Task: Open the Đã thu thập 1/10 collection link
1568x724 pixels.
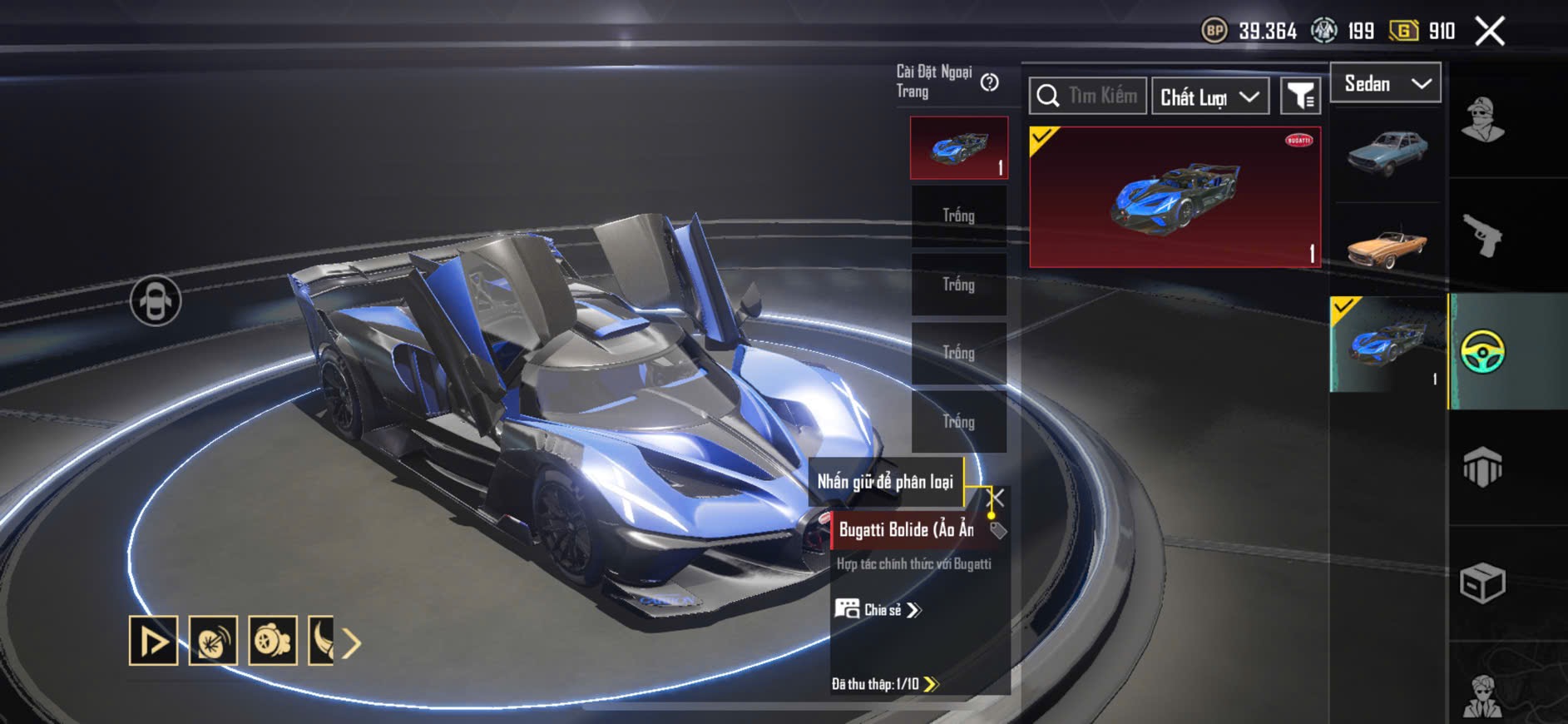Action: [x=885, y=684]
